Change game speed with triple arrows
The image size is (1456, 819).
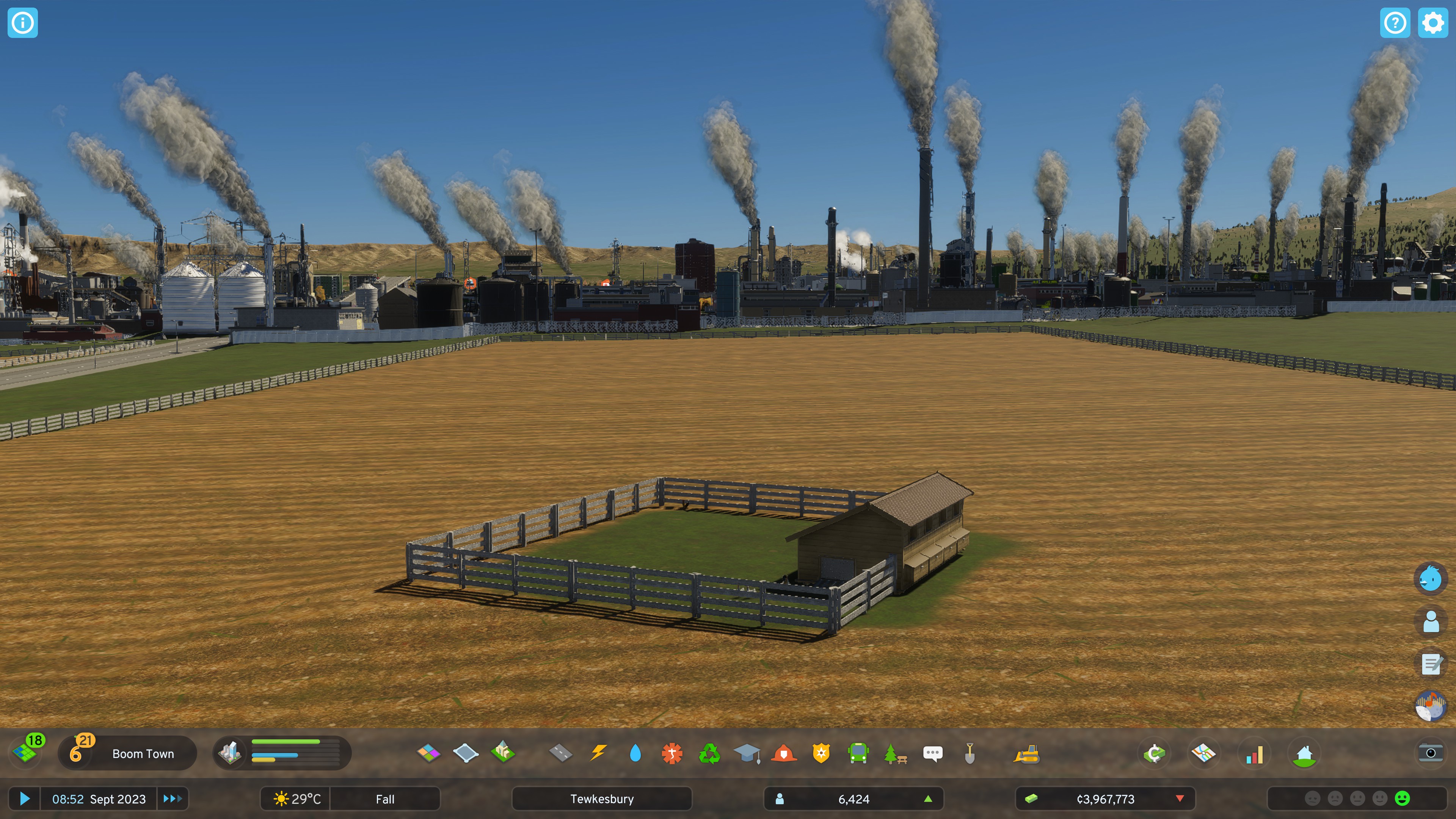click(x=173, y=799)
